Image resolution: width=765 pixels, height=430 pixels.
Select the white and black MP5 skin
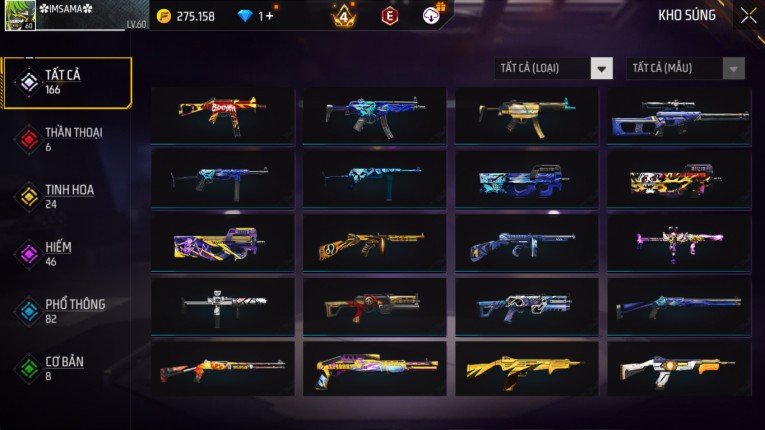[x=223, y=306]
